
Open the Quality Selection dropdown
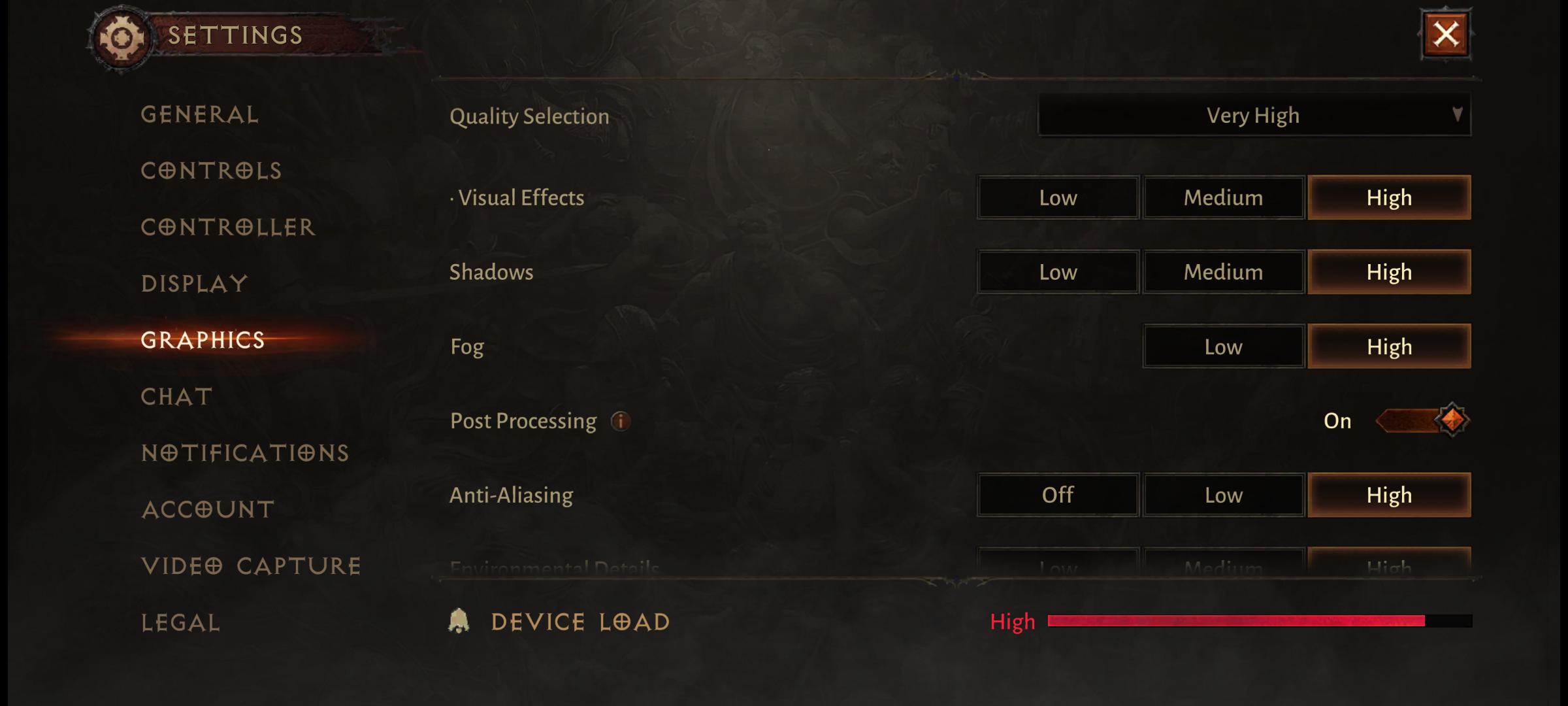click(x=1254, y=116)
